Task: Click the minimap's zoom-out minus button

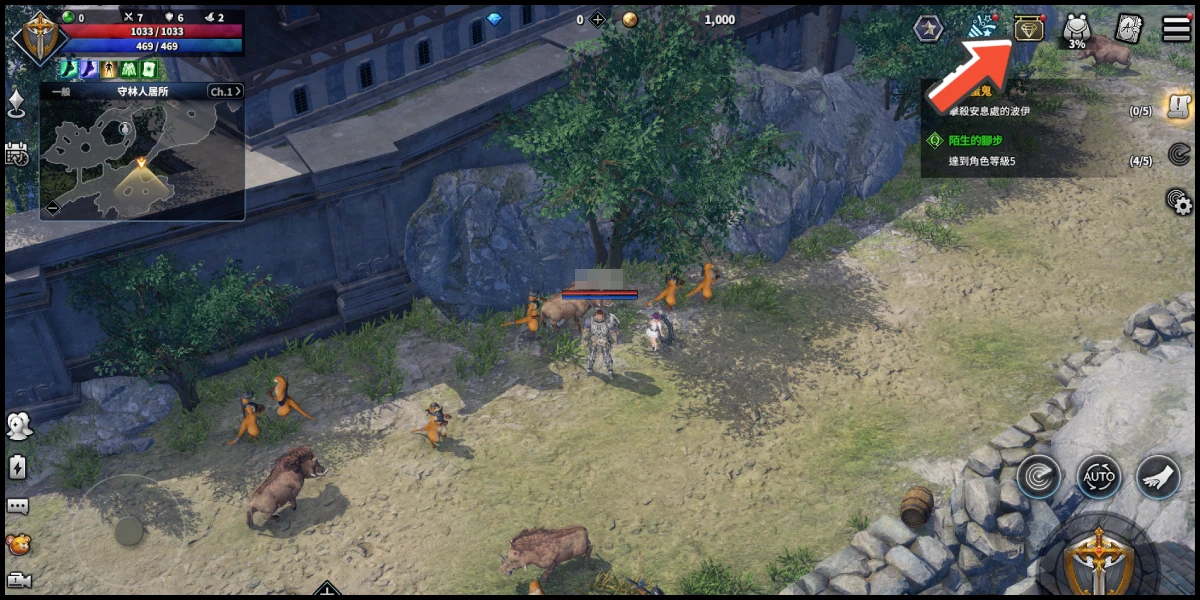Action: point(52,207)
